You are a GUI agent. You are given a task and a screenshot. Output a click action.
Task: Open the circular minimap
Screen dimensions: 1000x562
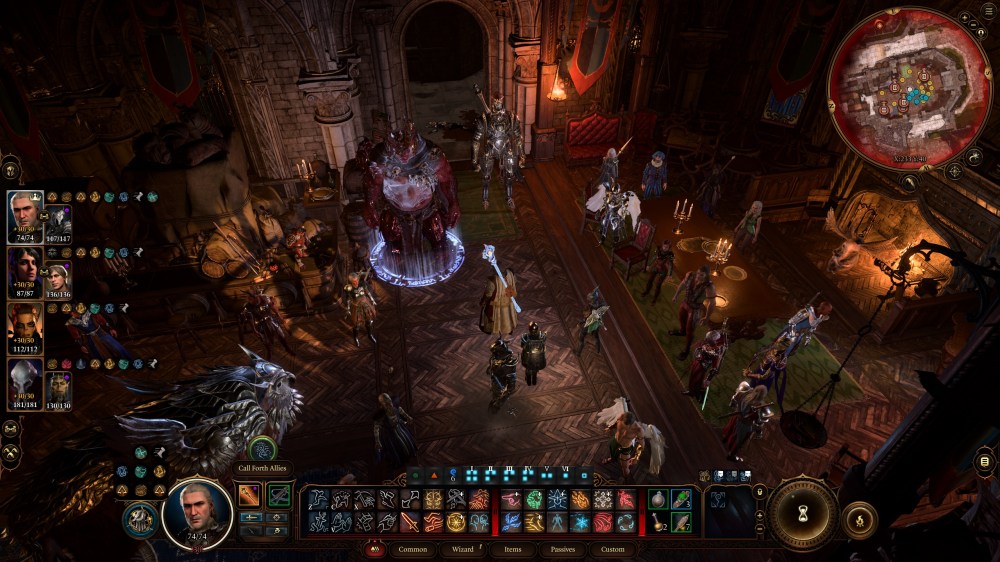pyautogui.click(x=909, y=88)
